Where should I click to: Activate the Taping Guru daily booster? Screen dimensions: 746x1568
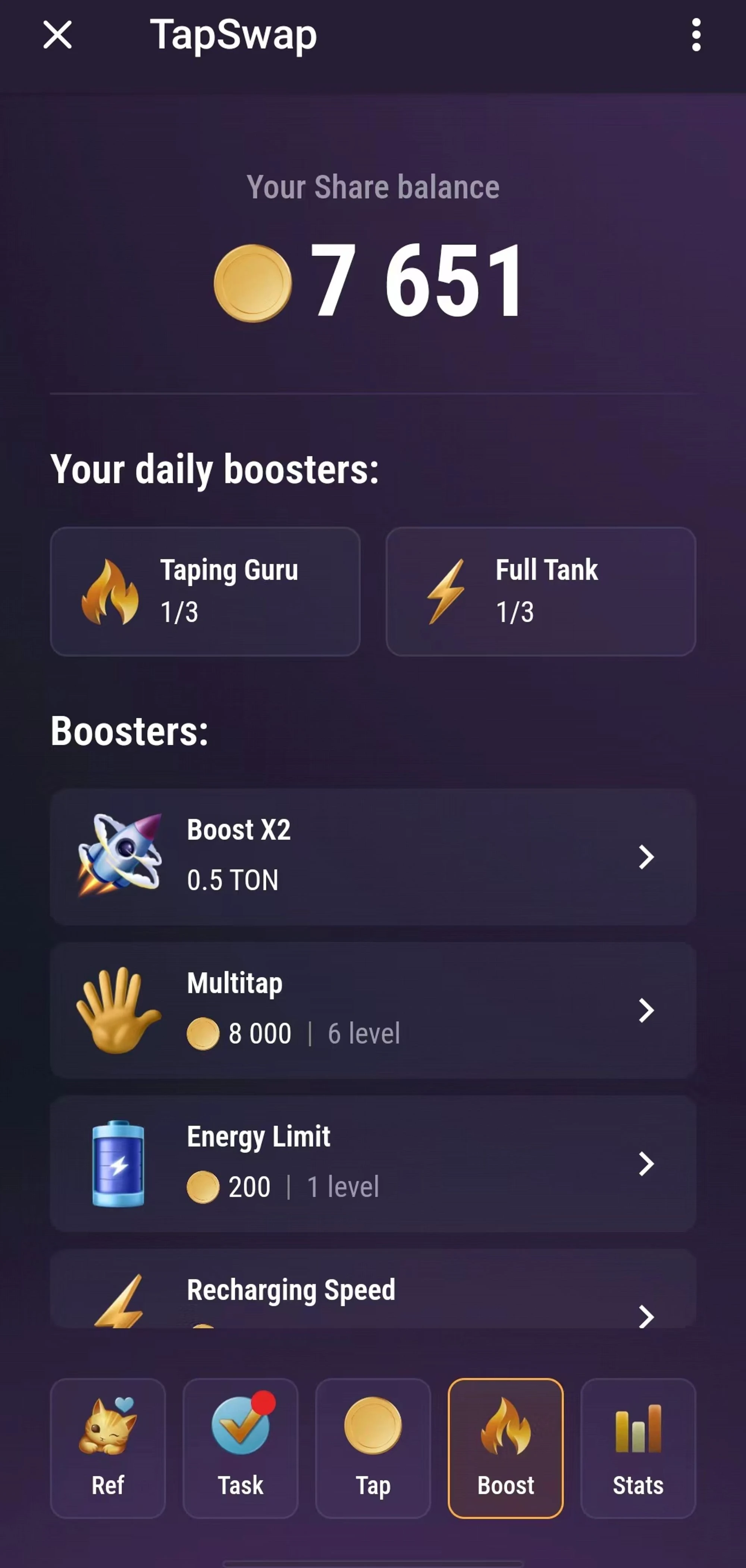pyautogui.click(x=205, y=592)
